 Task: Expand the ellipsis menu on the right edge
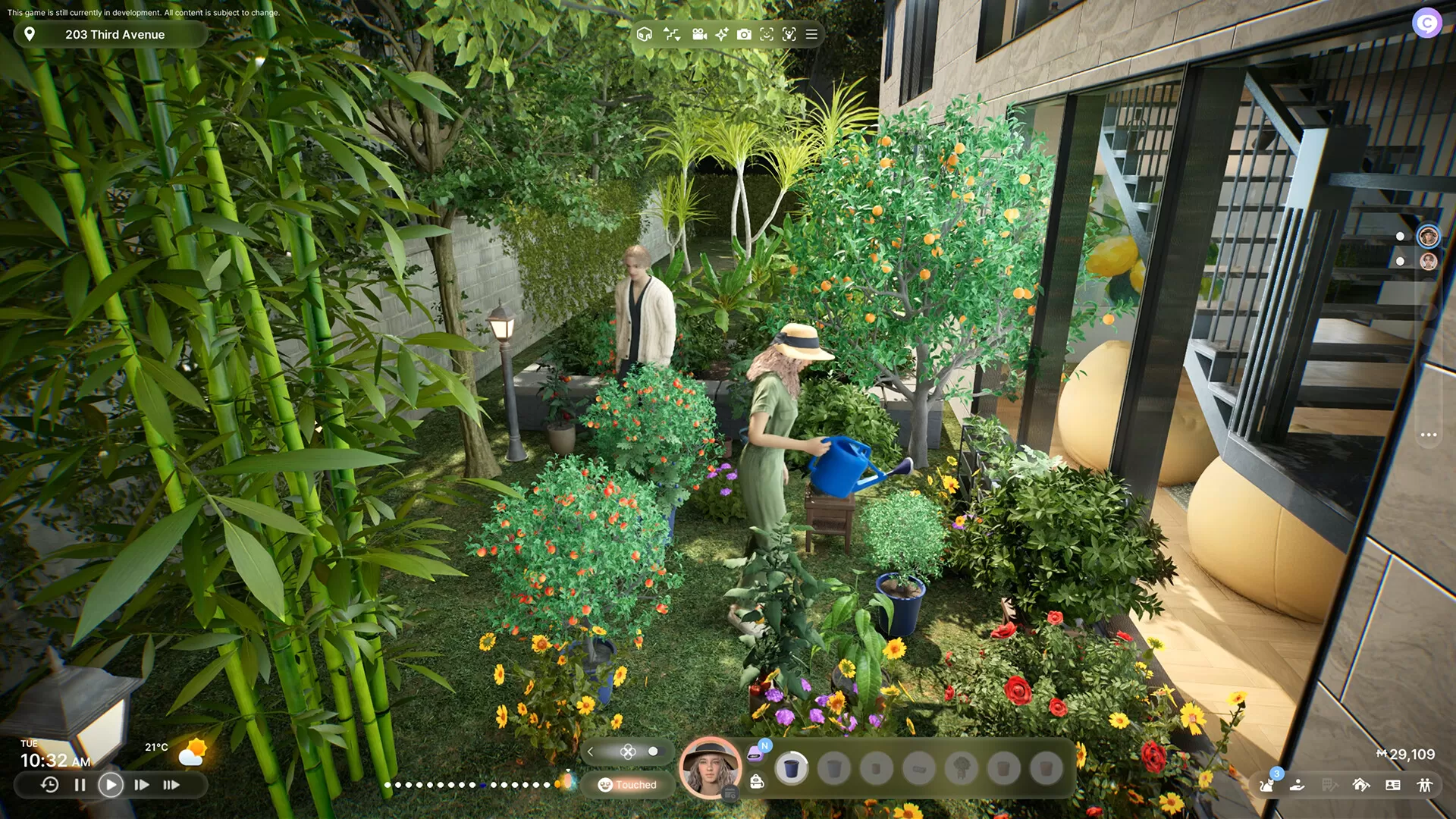[1429, 434]
